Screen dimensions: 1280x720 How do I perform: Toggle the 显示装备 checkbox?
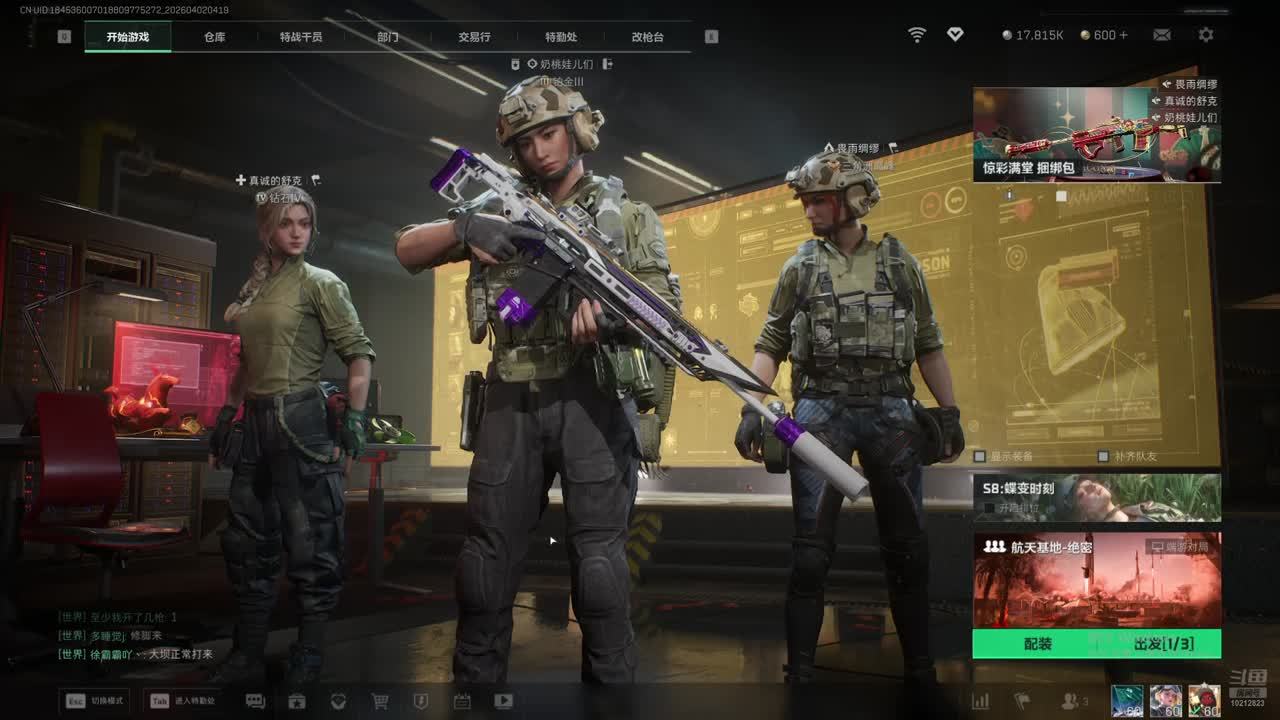[981, 457]
